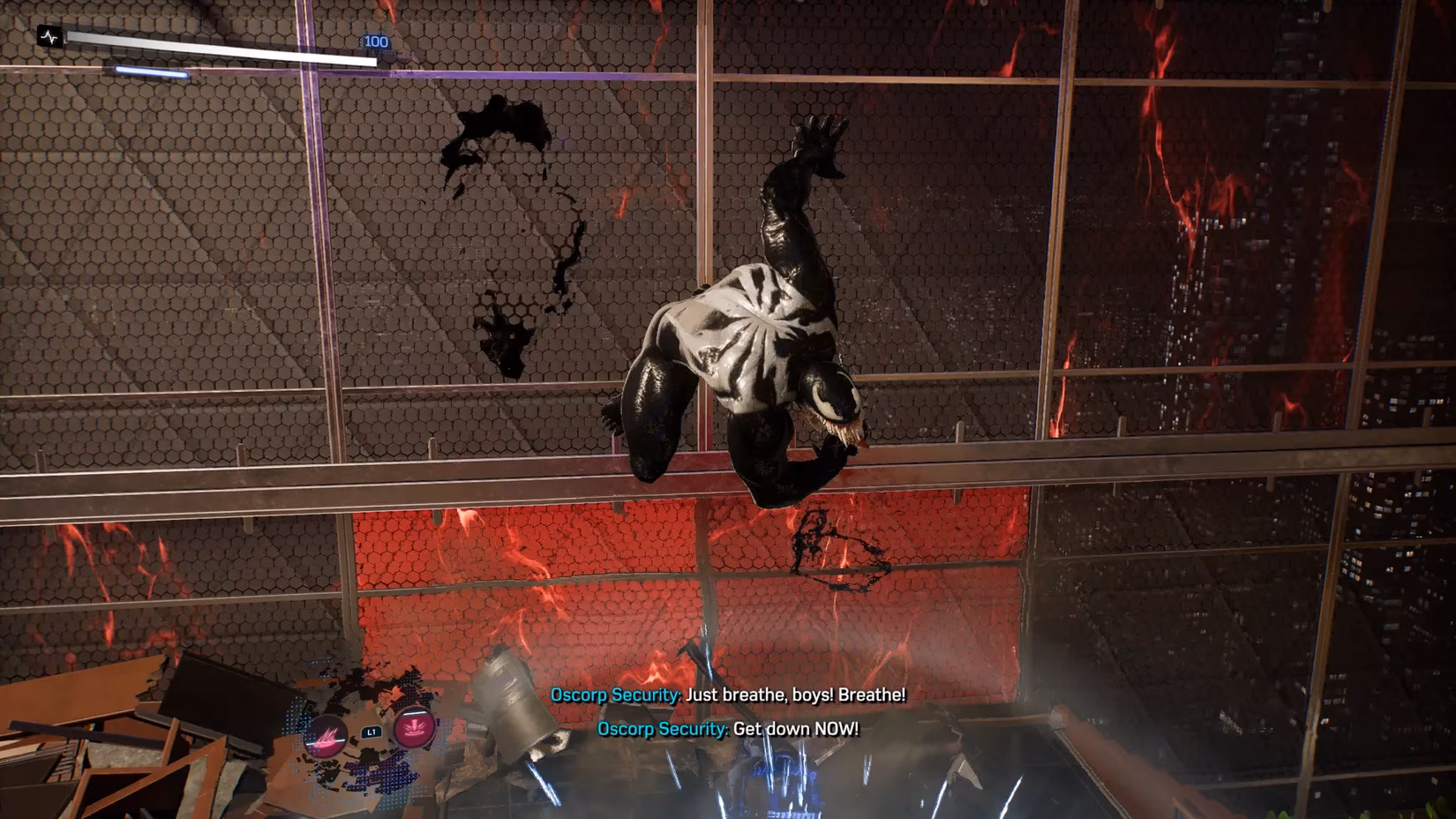1456x819 pixels.
Task: Click the first Oscorp Security subtitle label
Action: pyautogui.click(x=612, y=695)
